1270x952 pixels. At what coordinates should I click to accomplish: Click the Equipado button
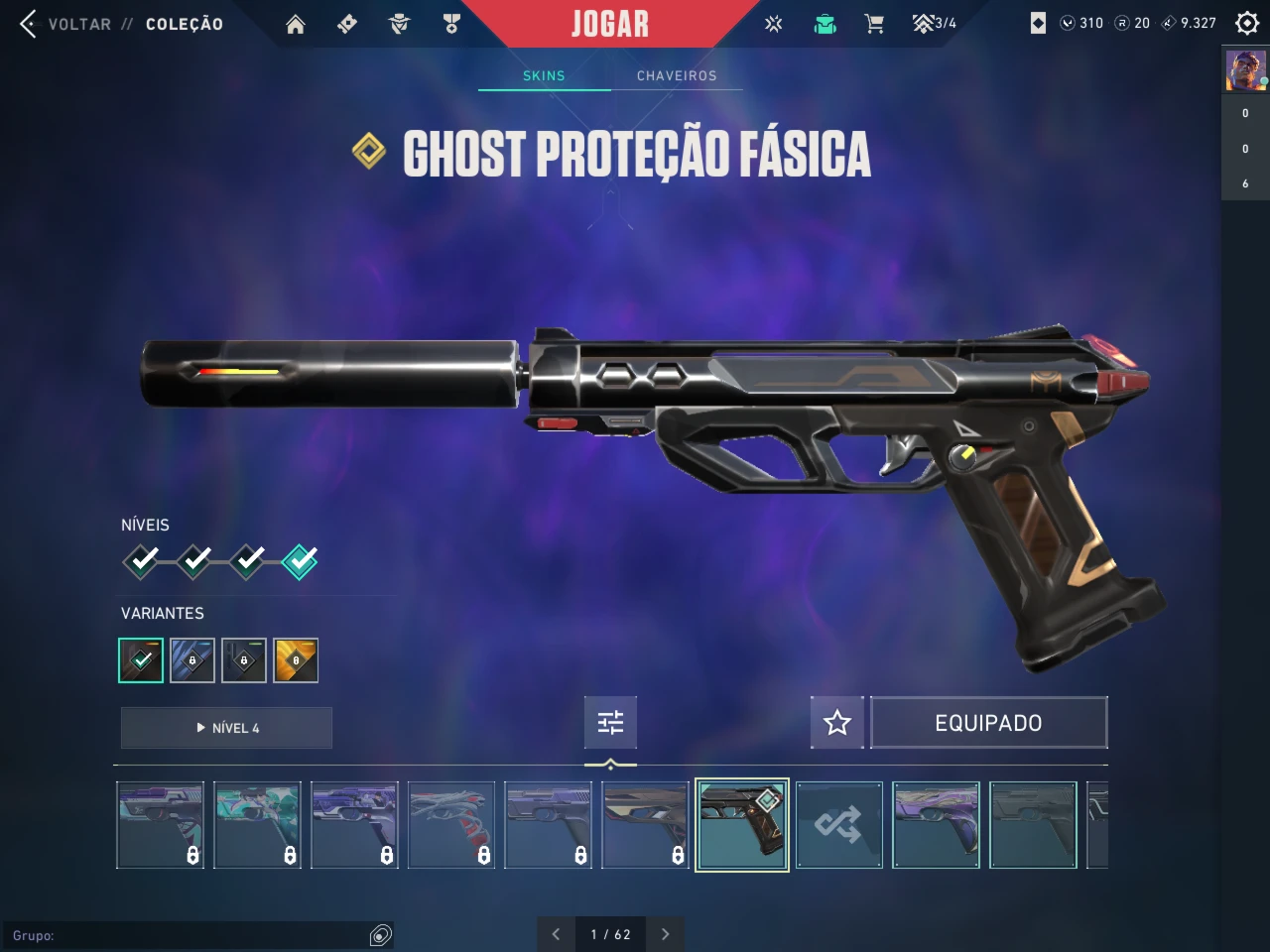tap(988, 722)
